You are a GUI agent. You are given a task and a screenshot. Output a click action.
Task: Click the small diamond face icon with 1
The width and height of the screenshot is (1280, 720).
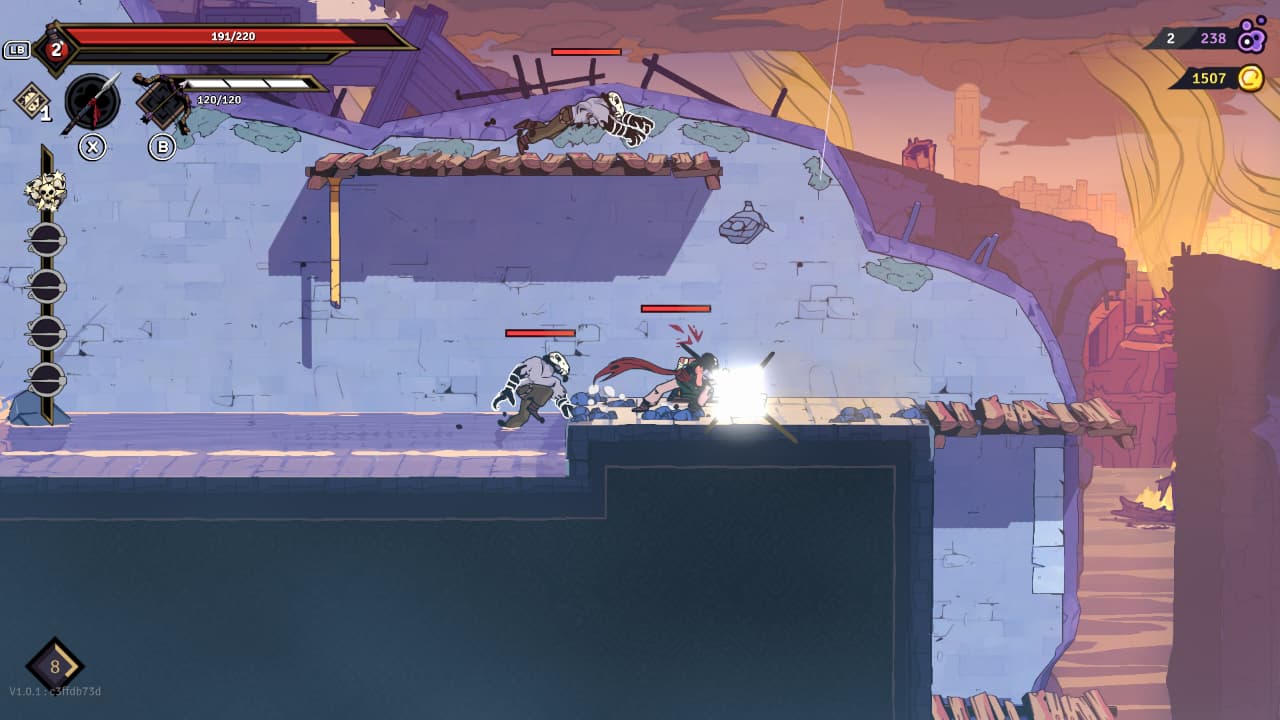(31, 99)
